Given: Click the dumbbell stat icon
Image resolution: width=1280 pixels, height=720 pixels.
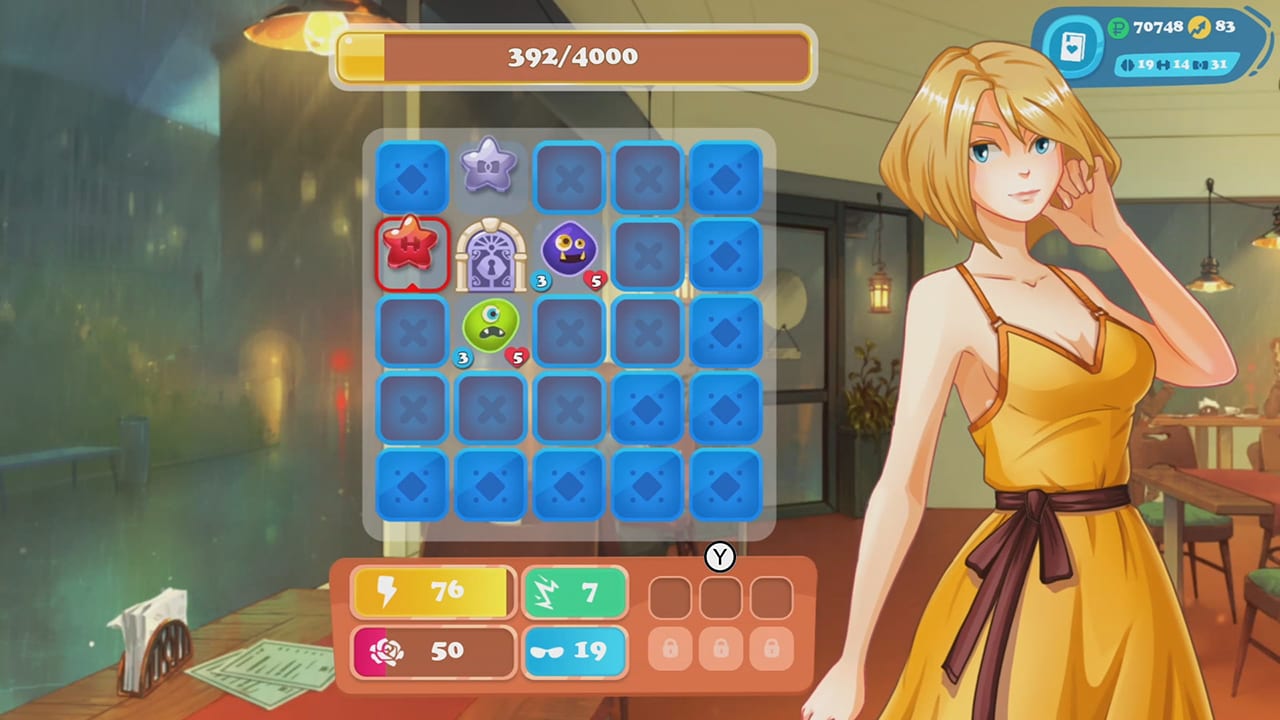Looking at the screenshot, I should click(x=1162, y=64).
